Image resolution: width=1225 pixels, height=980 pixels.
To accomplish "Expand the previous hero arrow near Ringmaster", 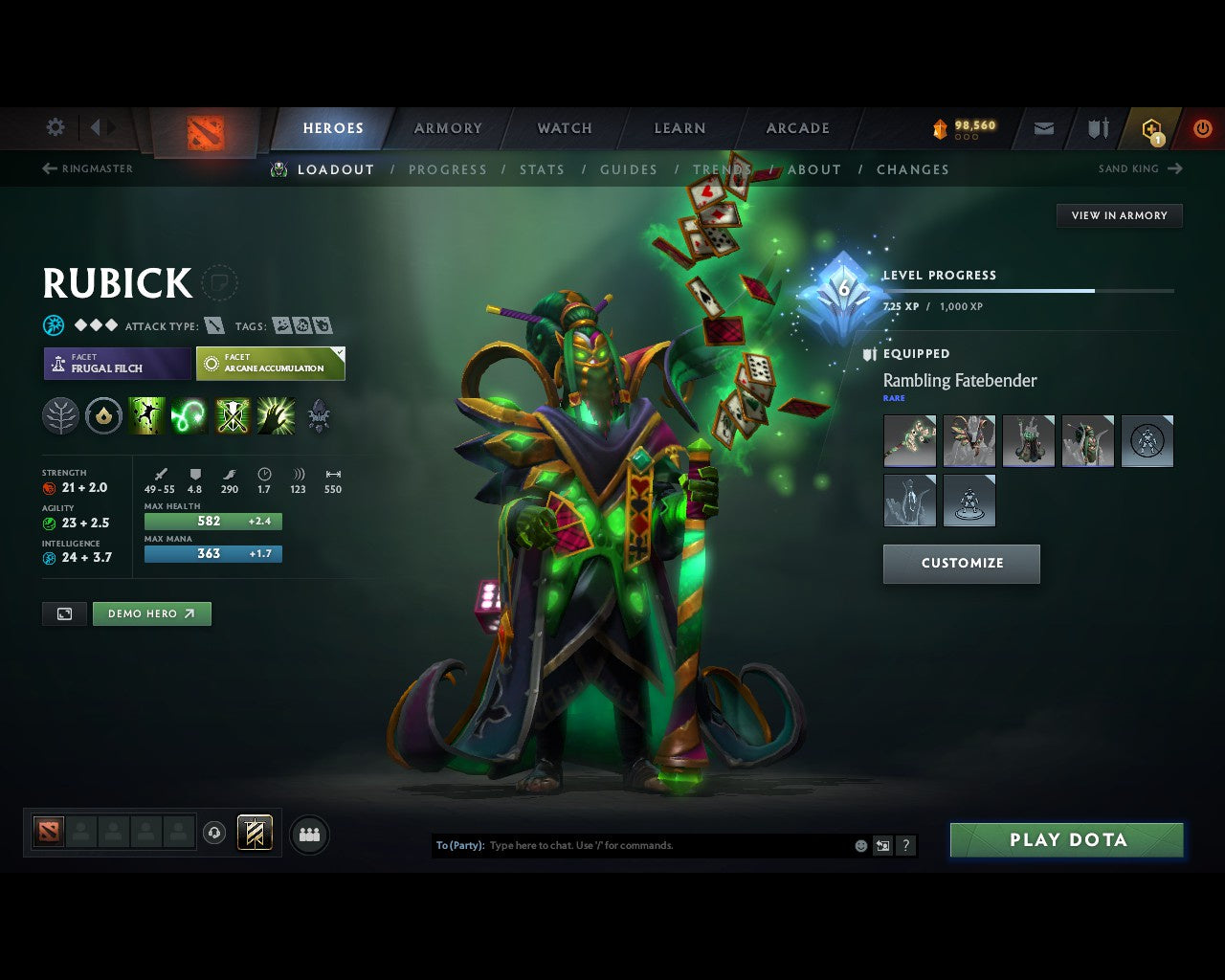I will pos(47,168).
